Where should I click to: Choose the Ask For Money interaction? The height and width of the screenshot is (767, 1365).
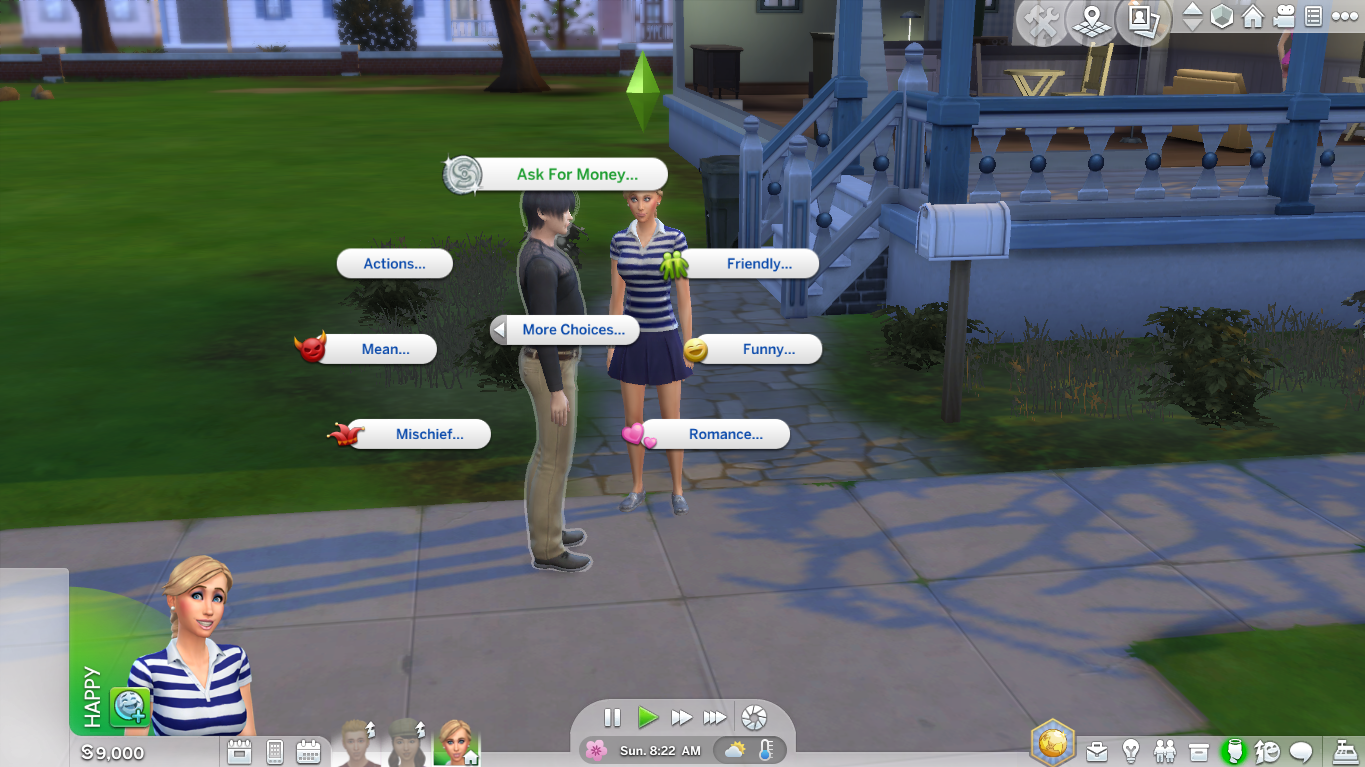[578, 173]
